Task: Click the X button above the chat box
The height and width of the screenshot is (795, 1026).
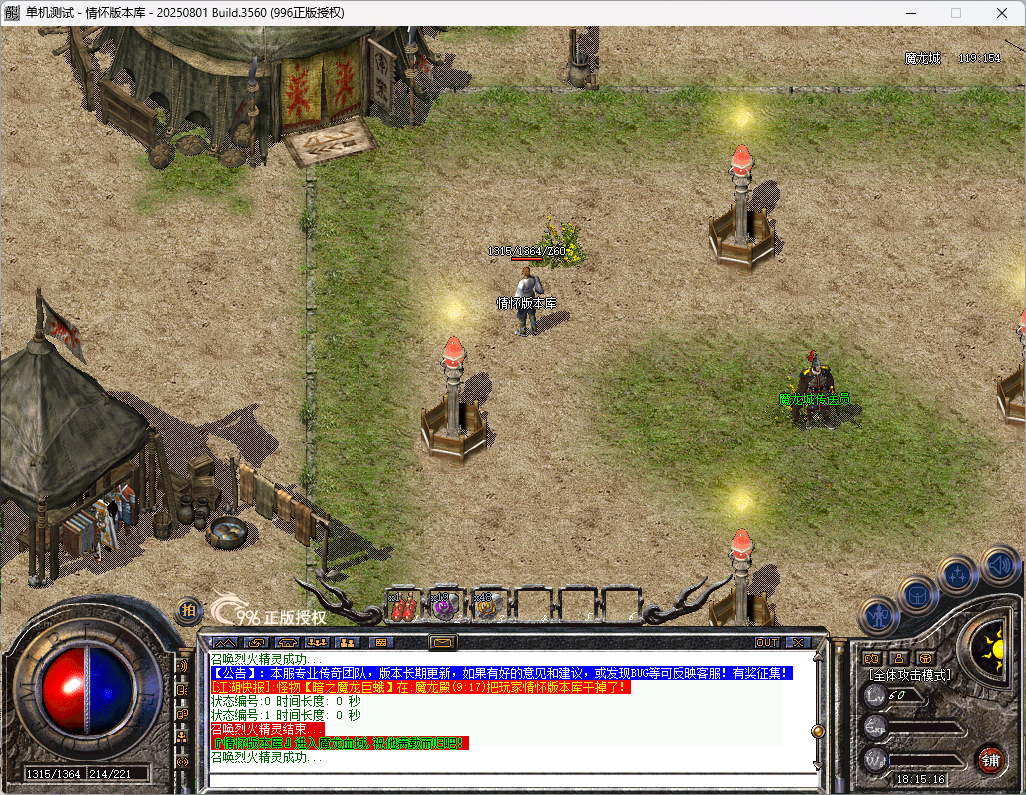Action: (797, 642)
